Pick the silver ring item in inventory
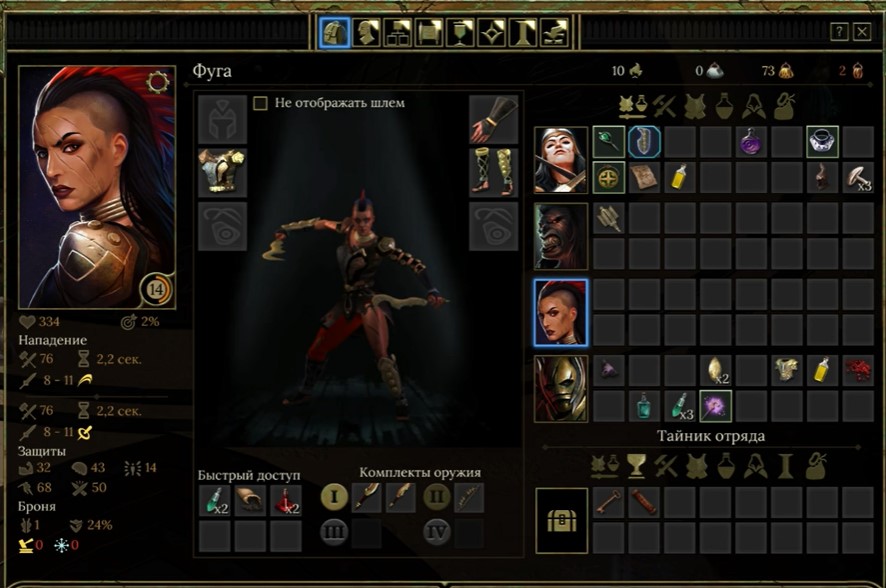This screenshot has height=588, width=886. pyautogui.click(x=822, y=142)
